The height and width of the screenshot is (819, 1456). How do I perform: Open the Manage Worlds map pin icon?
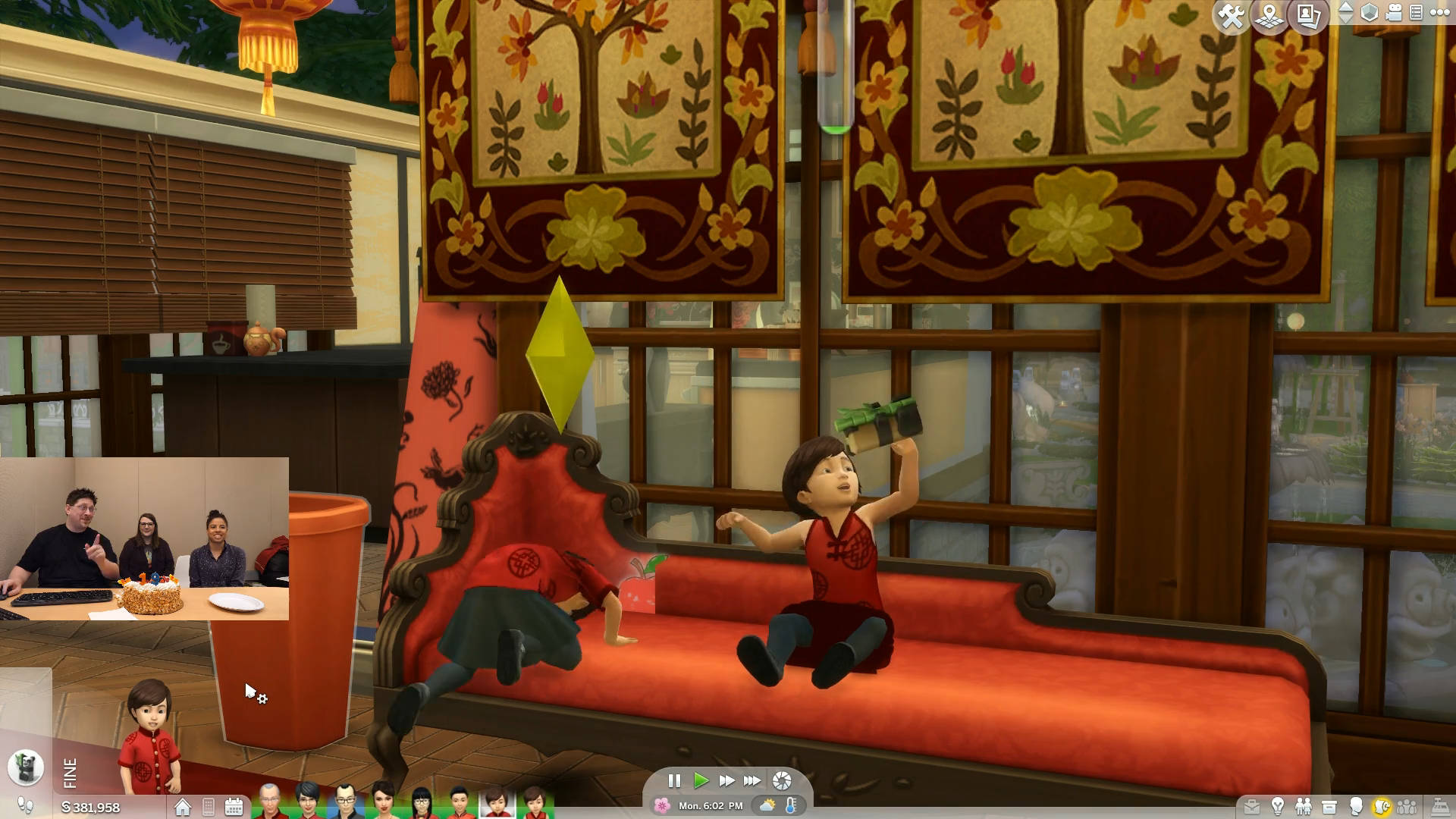(1269, 16)
